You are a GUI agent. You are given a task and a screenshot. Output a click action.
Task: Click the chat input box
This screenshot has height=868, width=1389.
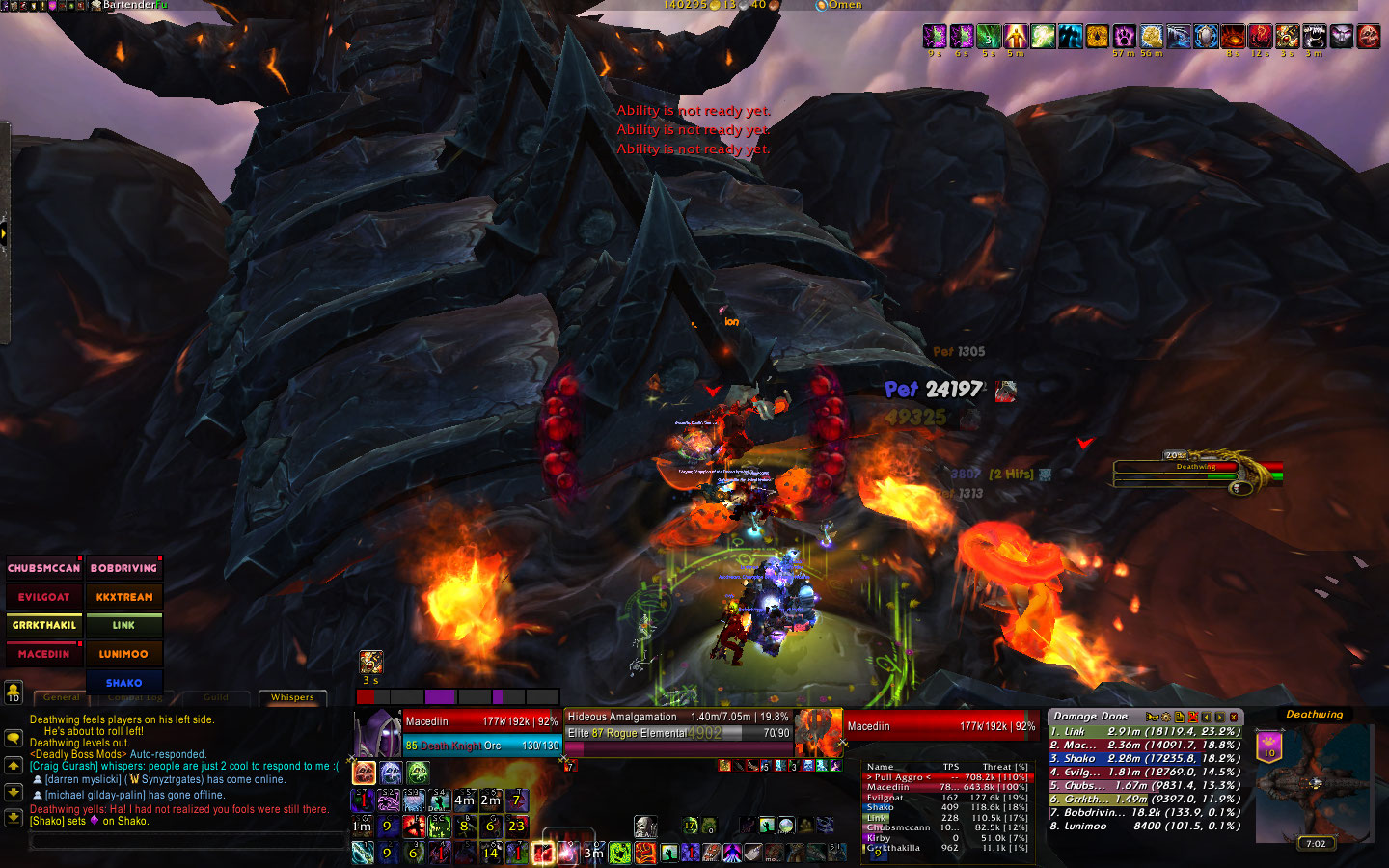pos(188,841)
